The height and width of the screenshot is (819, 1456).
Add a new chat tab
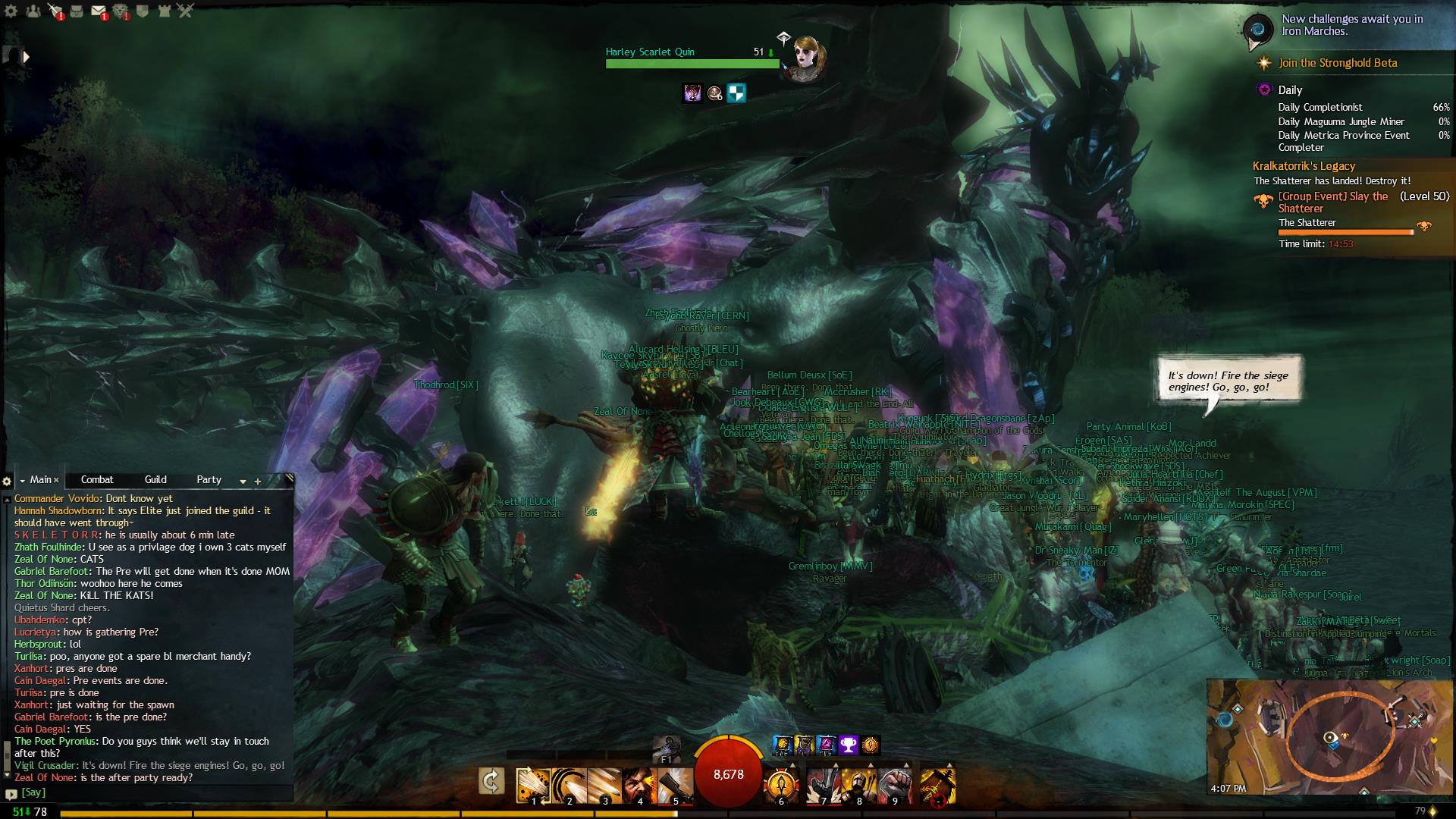[258, 481]
